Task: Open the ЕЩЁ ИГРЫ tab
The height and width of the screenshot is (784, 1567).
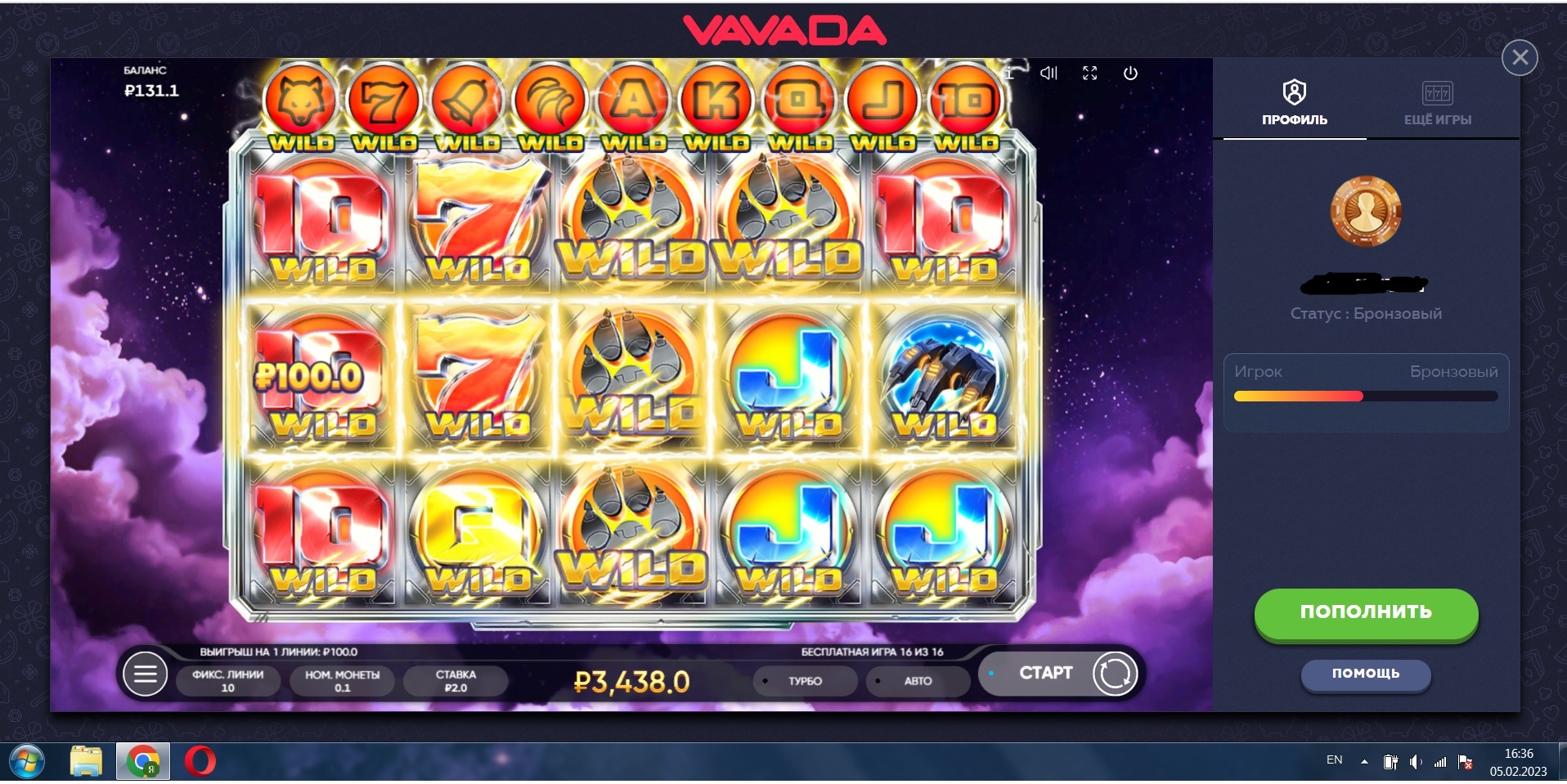Action: click(1437, 103)
